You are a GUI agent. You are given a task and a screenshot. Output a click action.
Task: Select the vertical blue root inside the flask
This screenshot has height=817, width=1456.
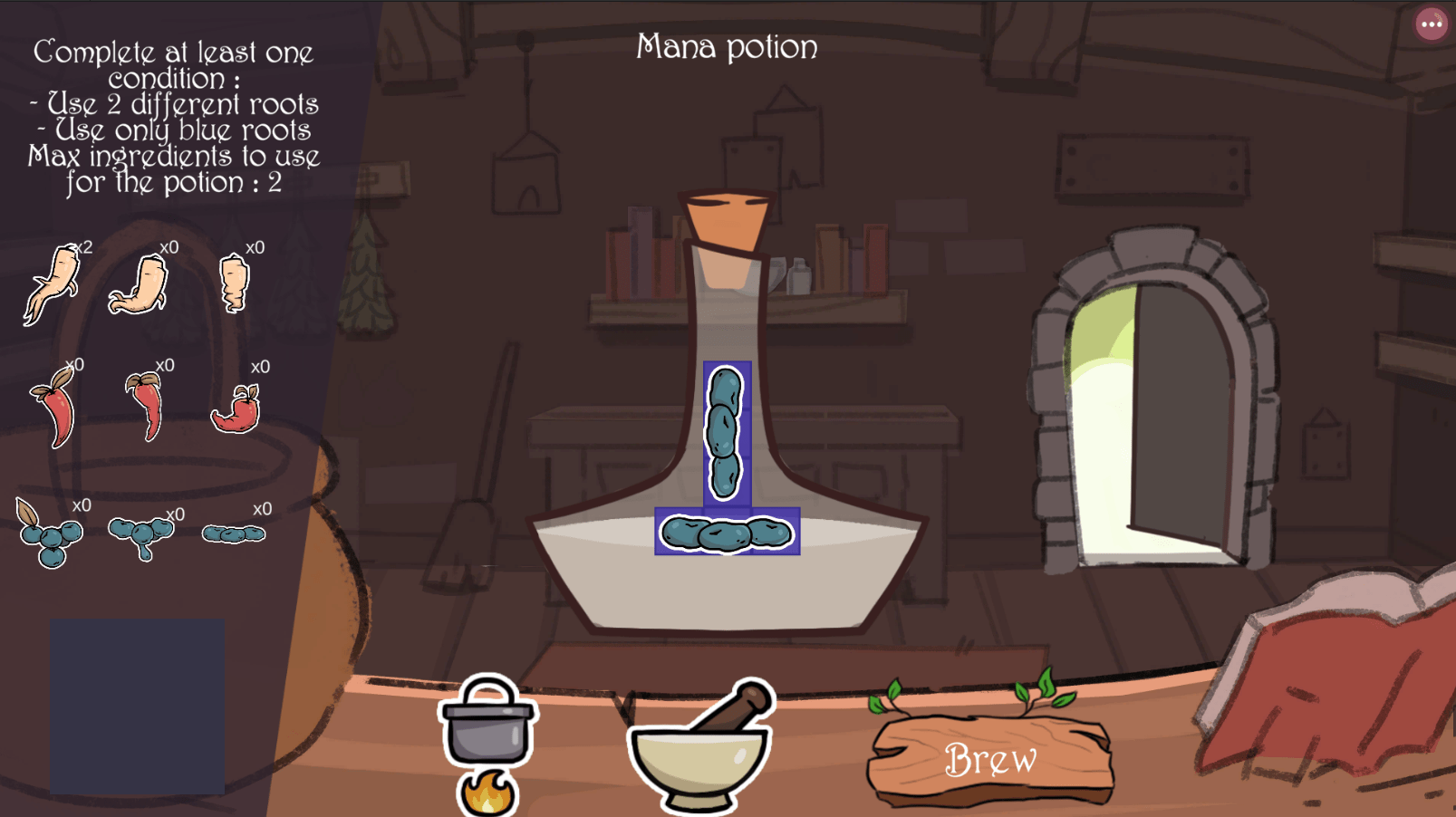click(726, 433)
